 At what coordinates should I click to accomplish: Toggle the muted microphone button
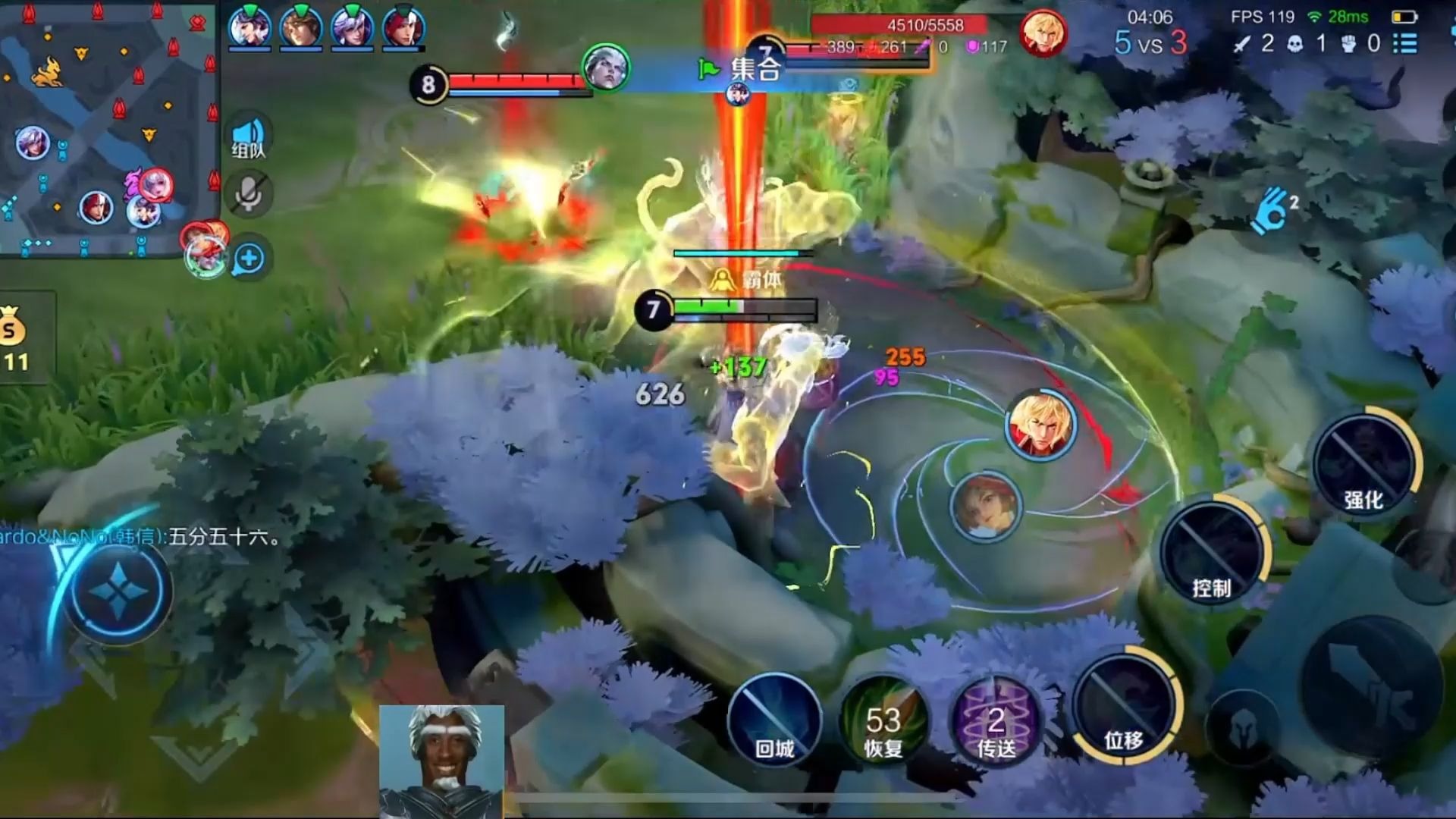[x=248, y=195]
